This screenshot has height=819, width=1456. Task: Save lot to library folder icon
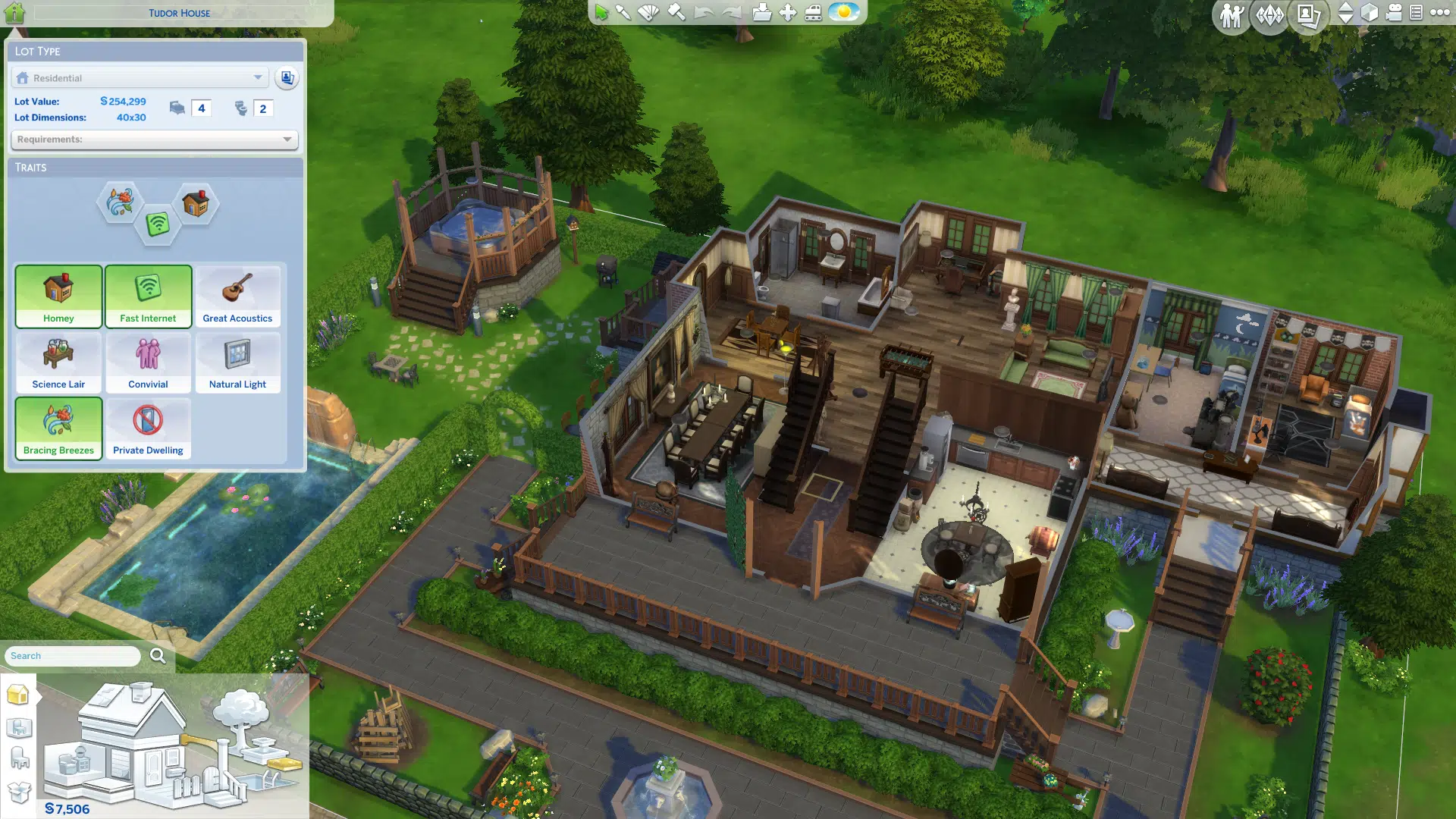pos(762,12)
